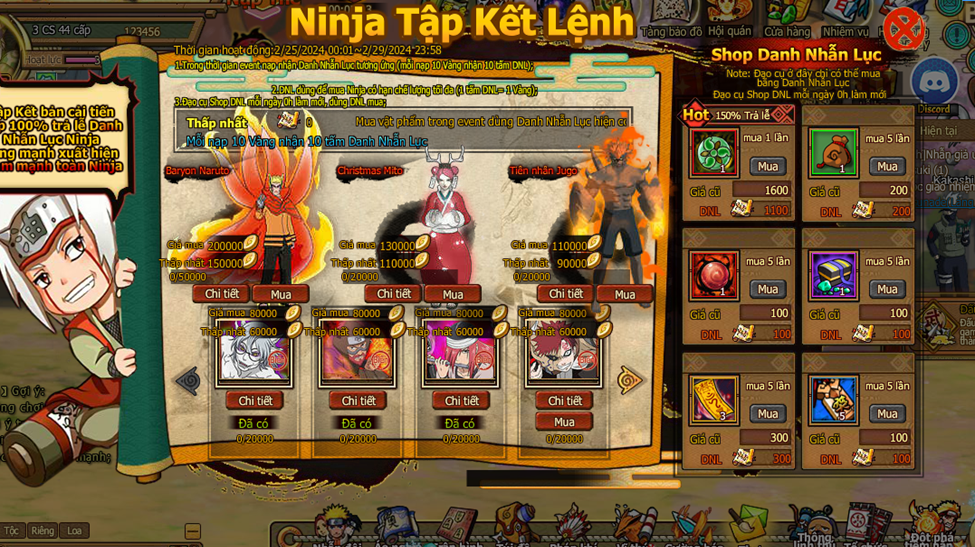View Chi tiết for Baryon Naruto

(x=221, y=294)
